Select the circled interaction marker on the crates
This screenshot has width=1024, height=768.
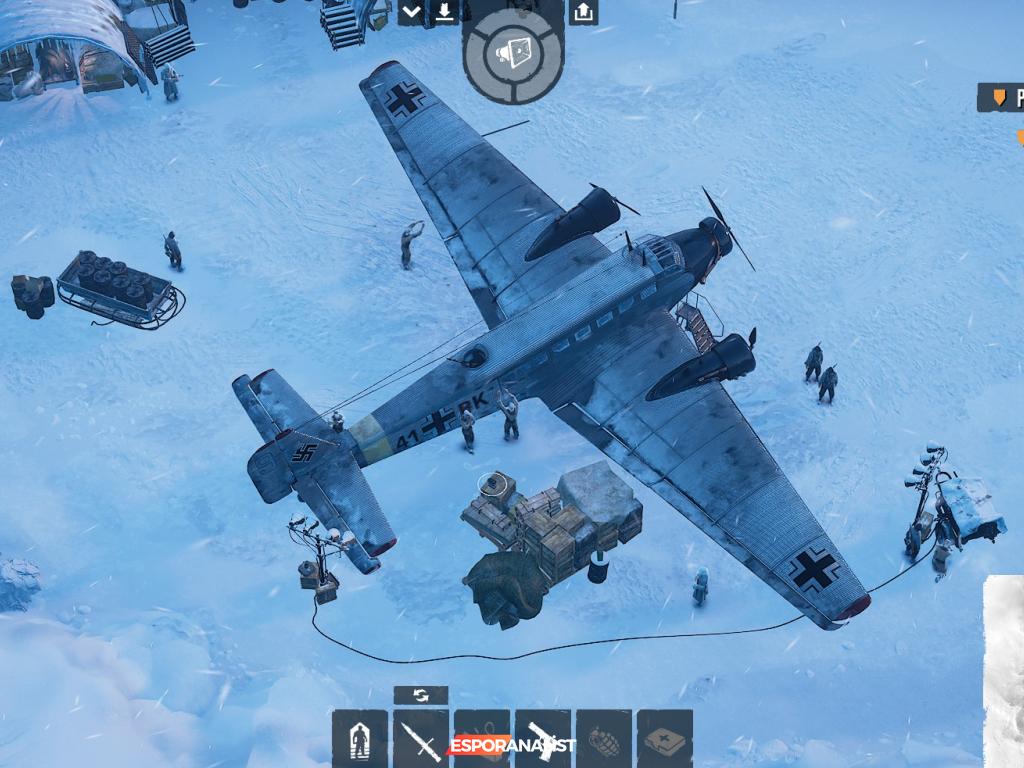[x=490, y=483]
